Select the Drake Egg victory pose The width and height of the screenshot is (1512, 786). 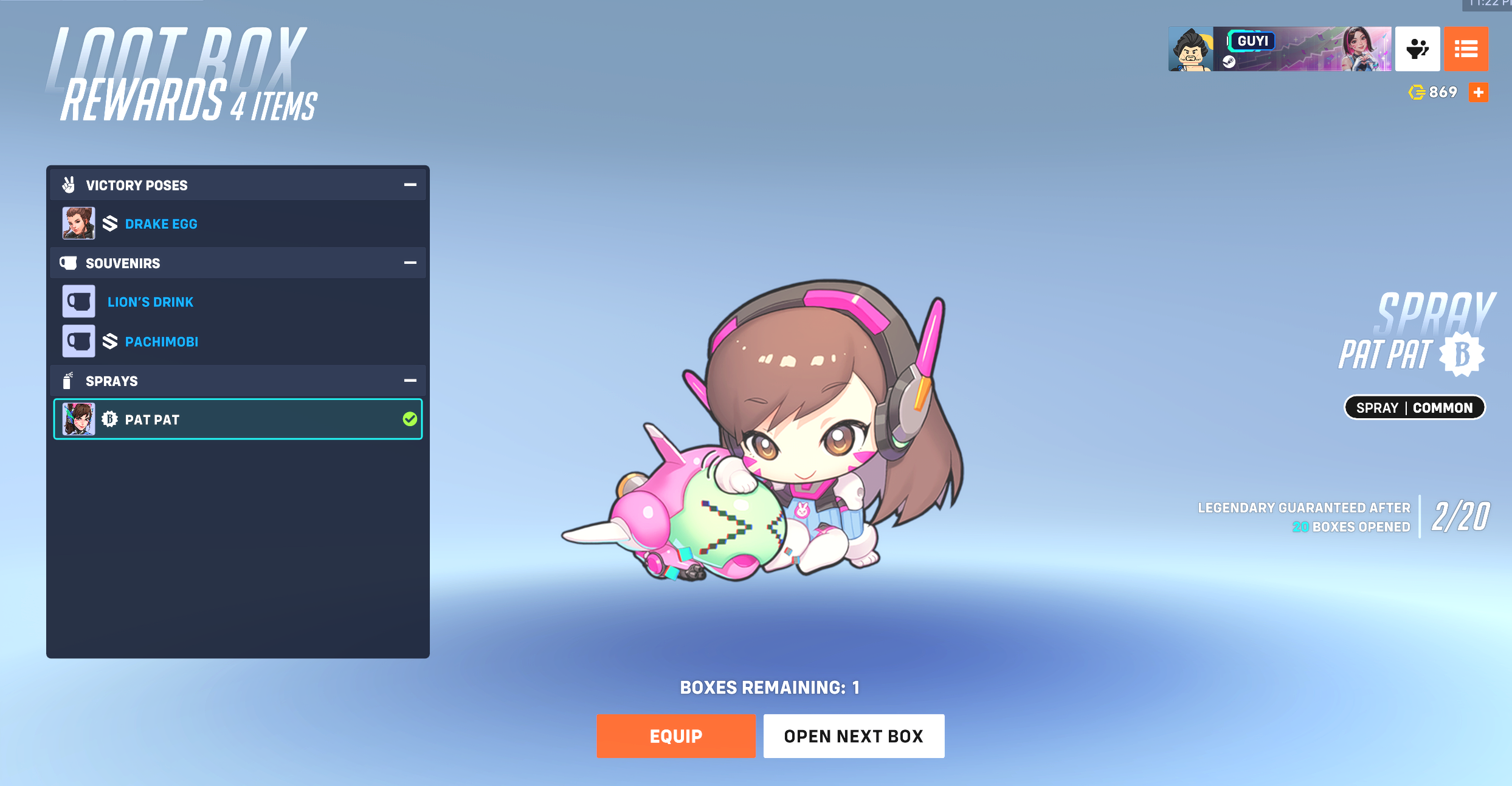point(161,223)
